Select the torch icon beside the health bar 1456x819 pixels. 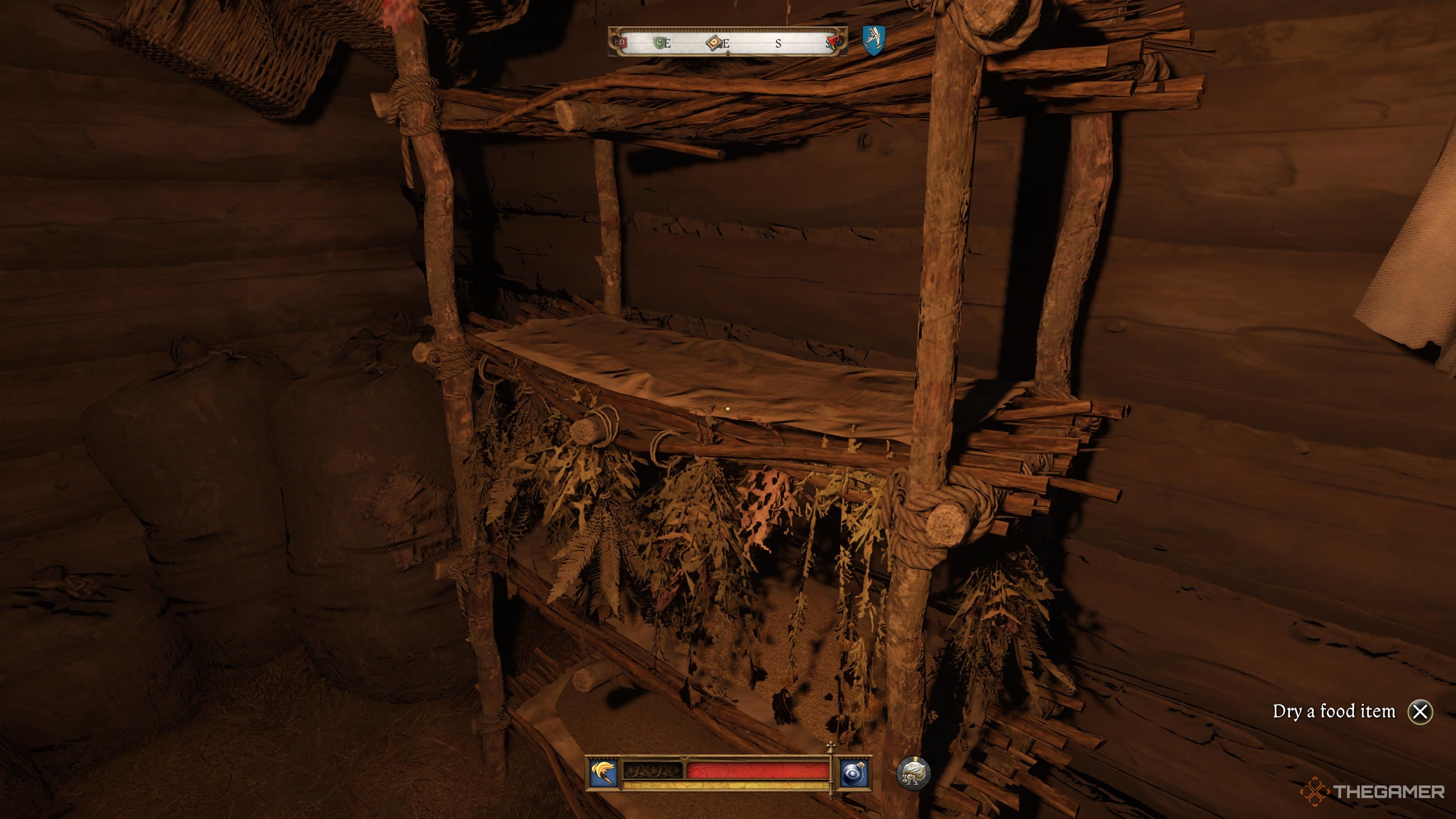click(x=602, y=773)
